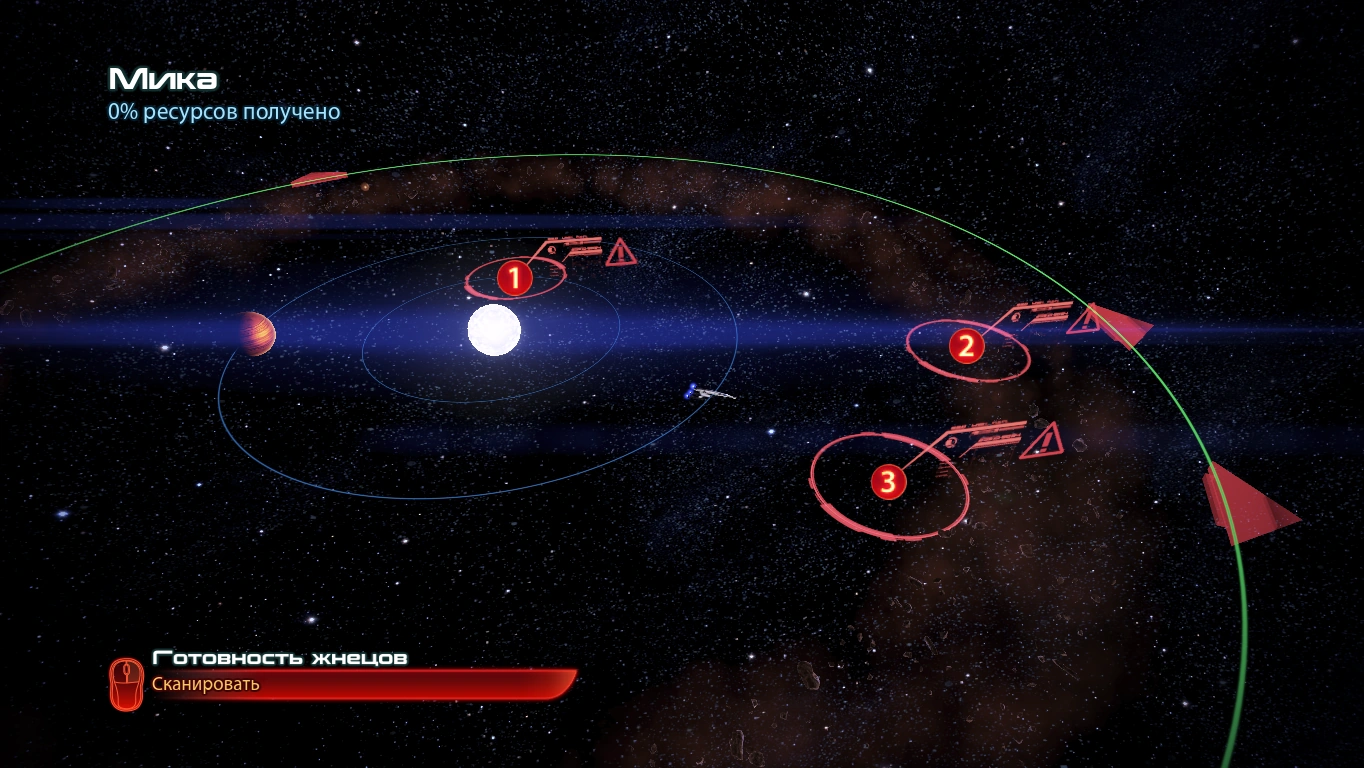1364x768 pixels.
Task: Pick the red marker numbered 3
Action: point(888,483)
